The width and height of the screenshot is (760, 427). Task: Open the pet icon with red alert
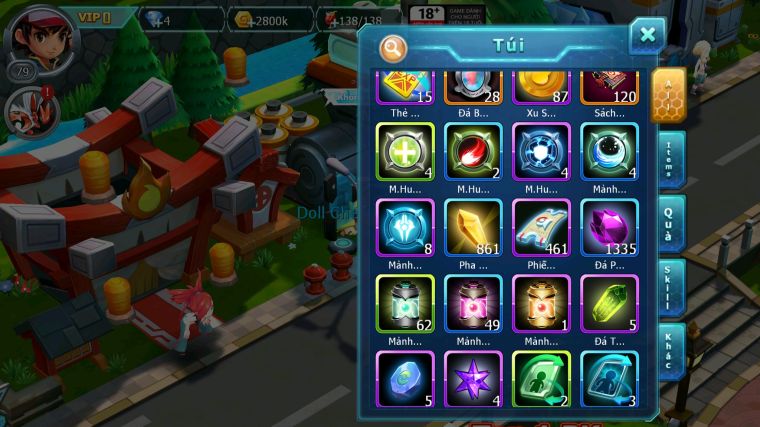(26, 111)
